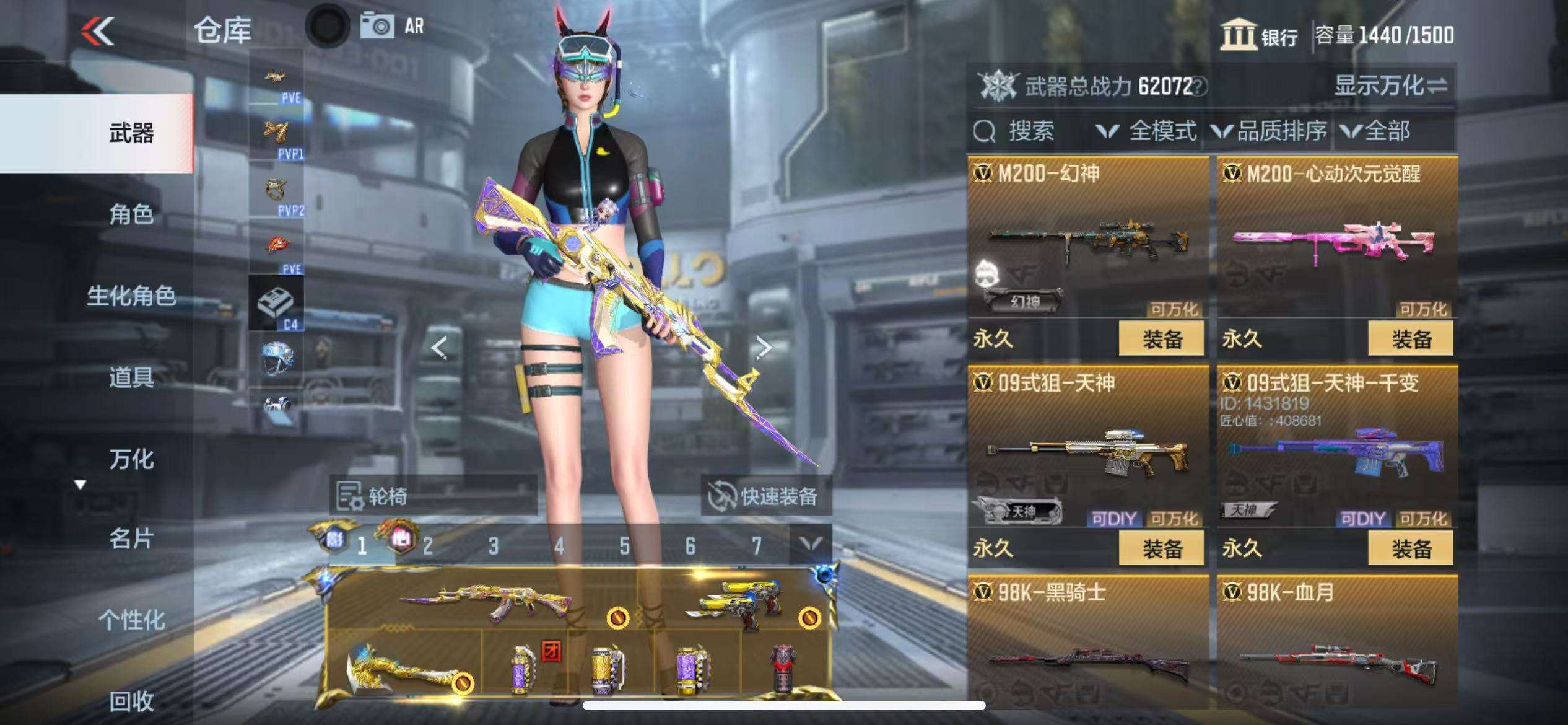Open the 回收 recycle section
Screen dimensions: 1568x725
click(131, 701)
